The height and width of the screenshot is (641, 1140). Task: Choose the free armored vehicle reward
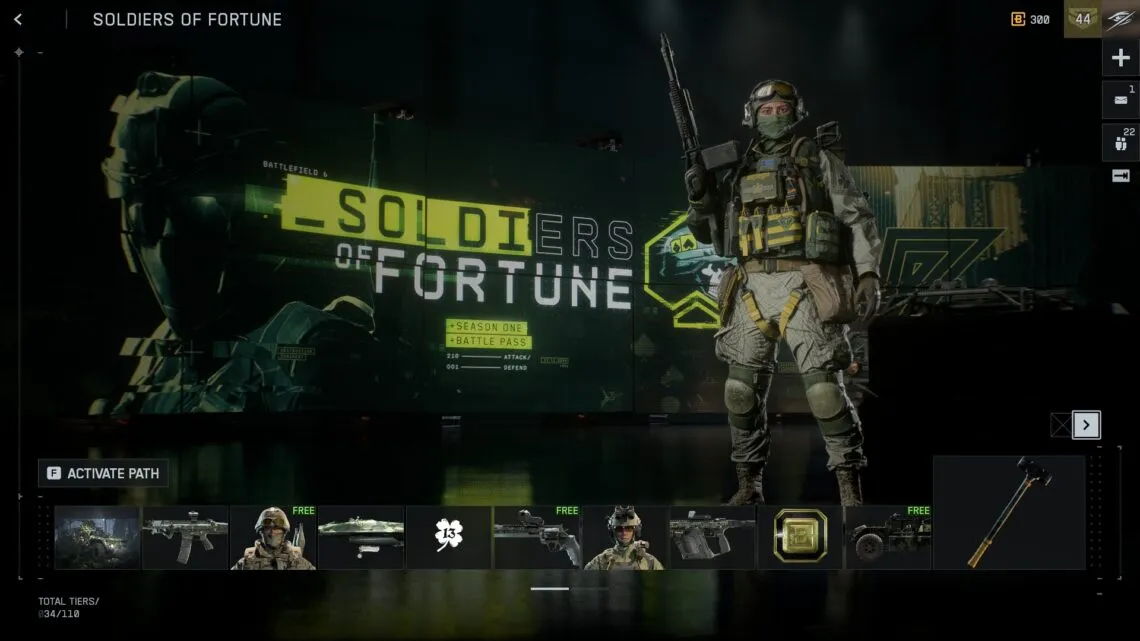click(888, 537)
